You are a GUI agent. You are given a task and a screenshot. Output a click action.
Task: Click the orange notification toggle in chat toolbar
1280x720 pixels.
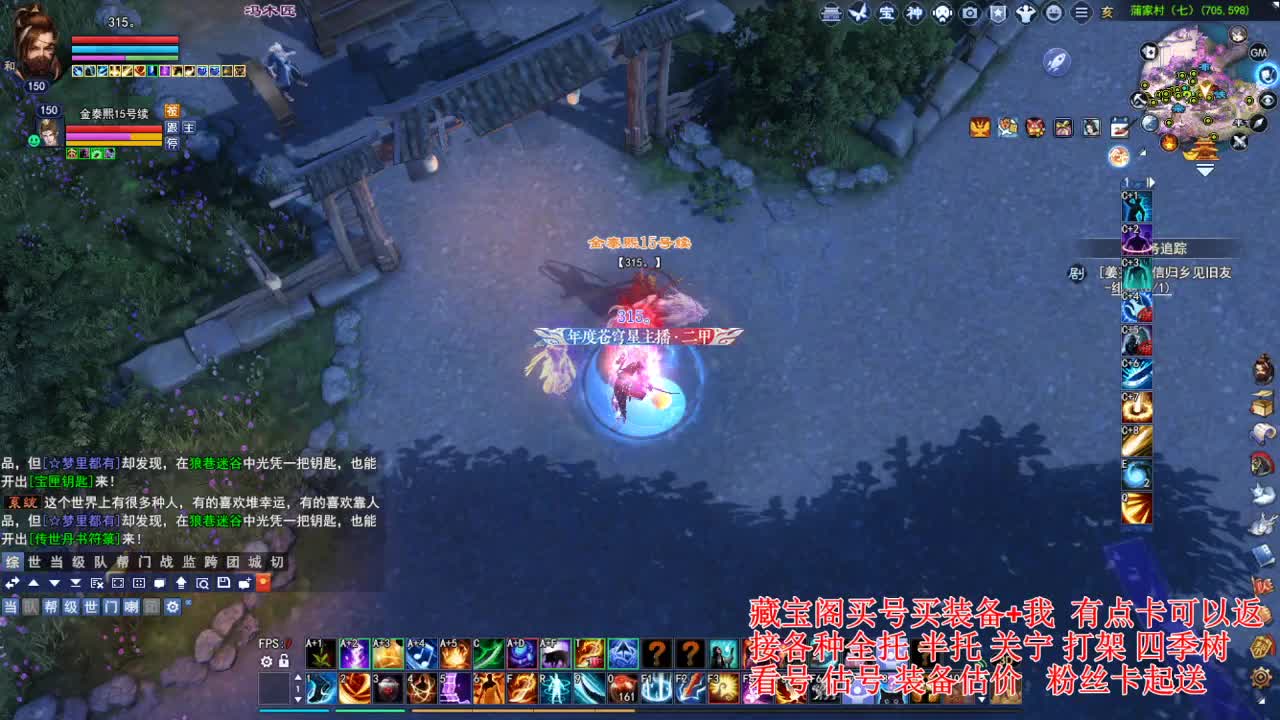tap(262, 581)
